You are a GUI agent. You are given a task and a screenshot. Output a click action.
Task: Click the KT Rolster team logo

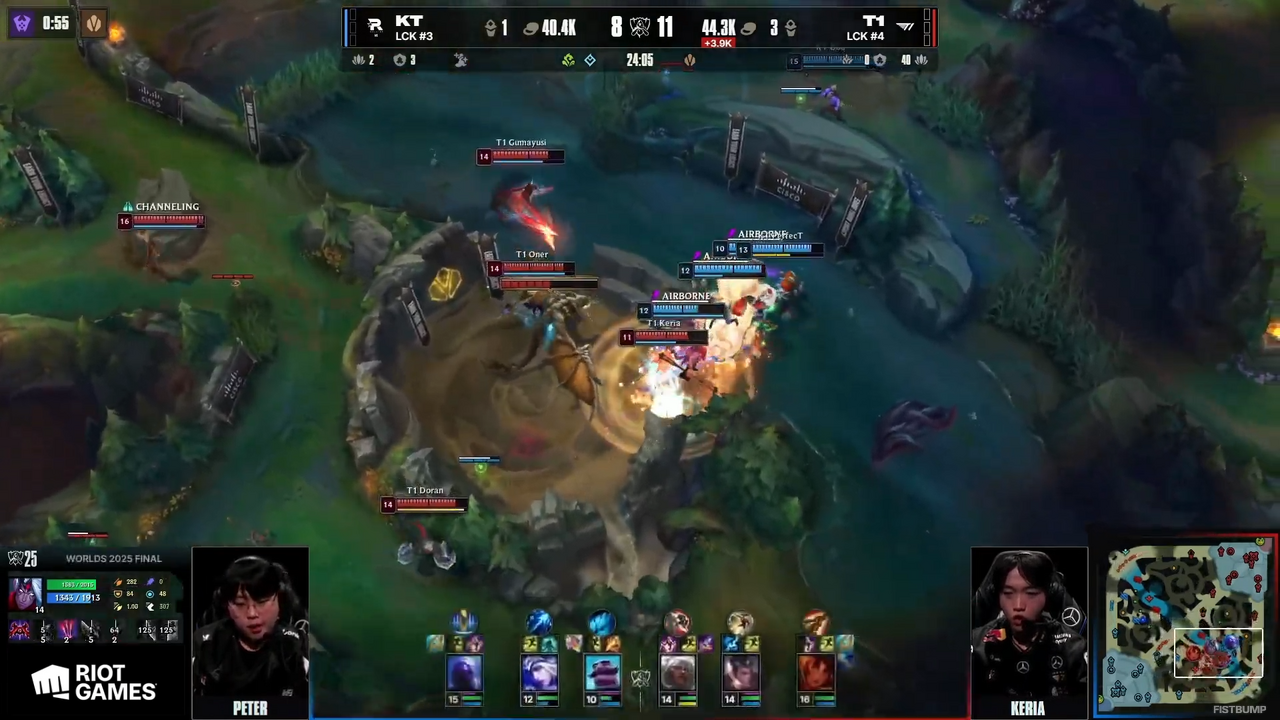click(375, 27)
